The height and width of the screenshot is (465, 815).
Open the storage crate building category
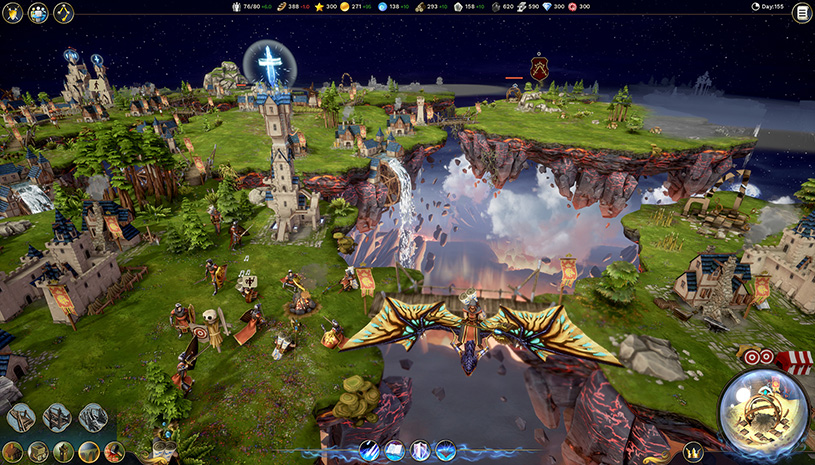pyautogui.click(x=39, y=452)
